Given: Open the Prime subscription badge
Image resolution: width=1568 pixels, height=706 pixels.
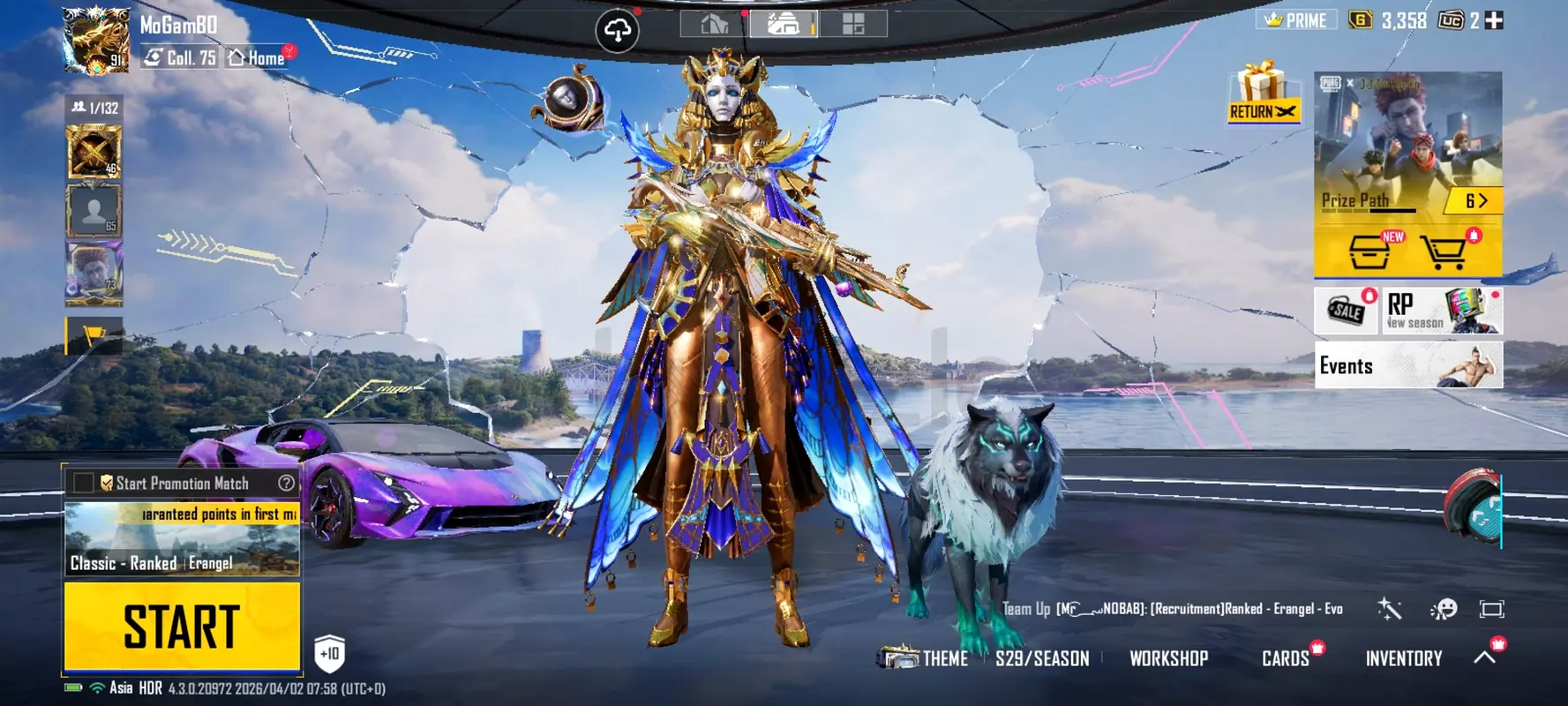Looking at the screenshot, I should pos(1295,20).
